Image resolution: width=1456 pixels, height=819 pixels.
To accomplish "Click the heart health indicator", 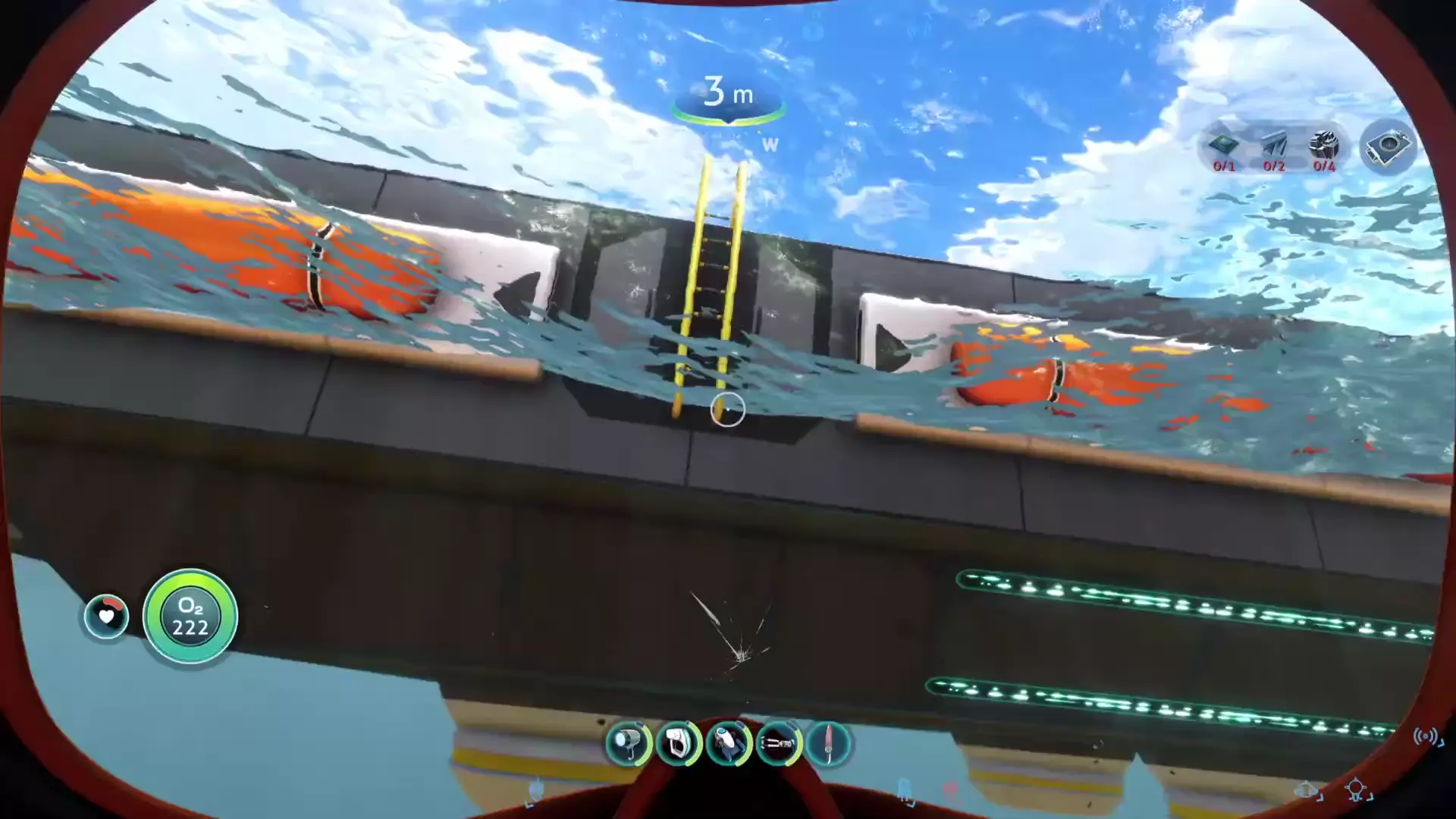I will click(x=106, y=617).
